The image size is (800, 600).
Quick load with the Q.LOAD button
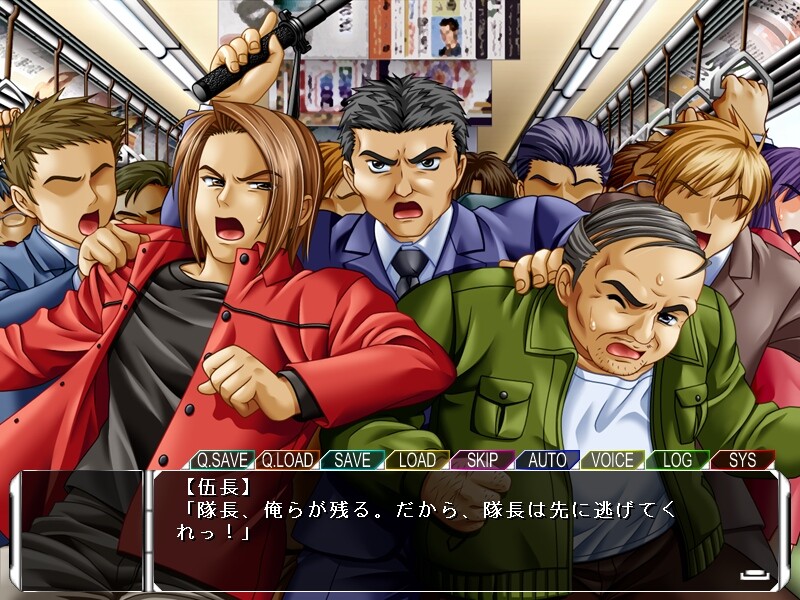pyautogui.click(x=287, y=460)
